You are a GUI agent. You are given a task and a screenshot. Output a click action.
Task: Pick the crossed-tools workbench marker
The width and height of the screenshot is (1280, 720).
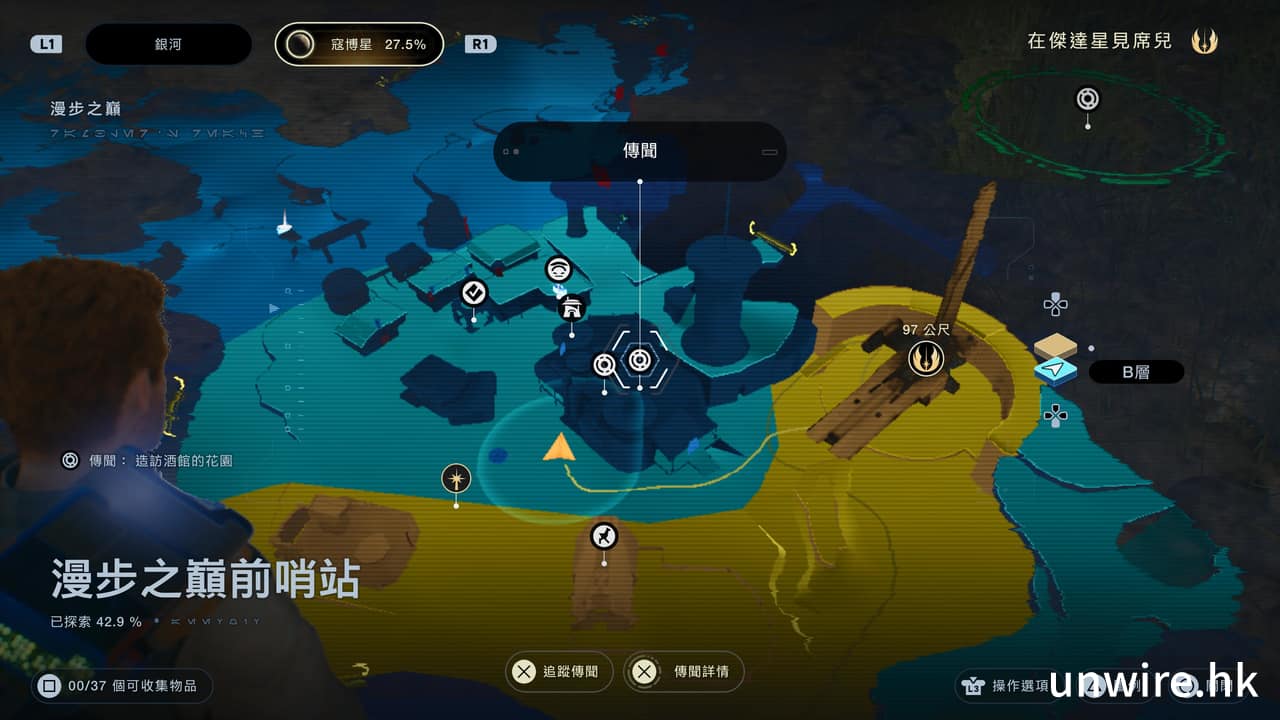pyautogui.click(x=603, y=537)
